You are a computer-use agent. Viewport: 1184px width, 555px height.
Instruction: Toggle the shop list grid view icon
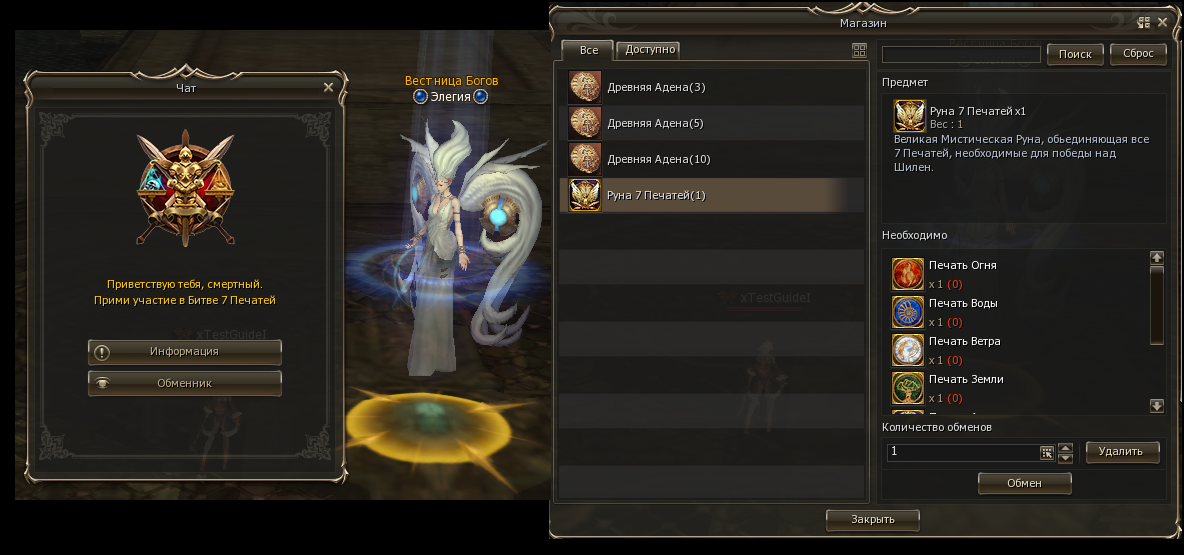pos(859,50)
